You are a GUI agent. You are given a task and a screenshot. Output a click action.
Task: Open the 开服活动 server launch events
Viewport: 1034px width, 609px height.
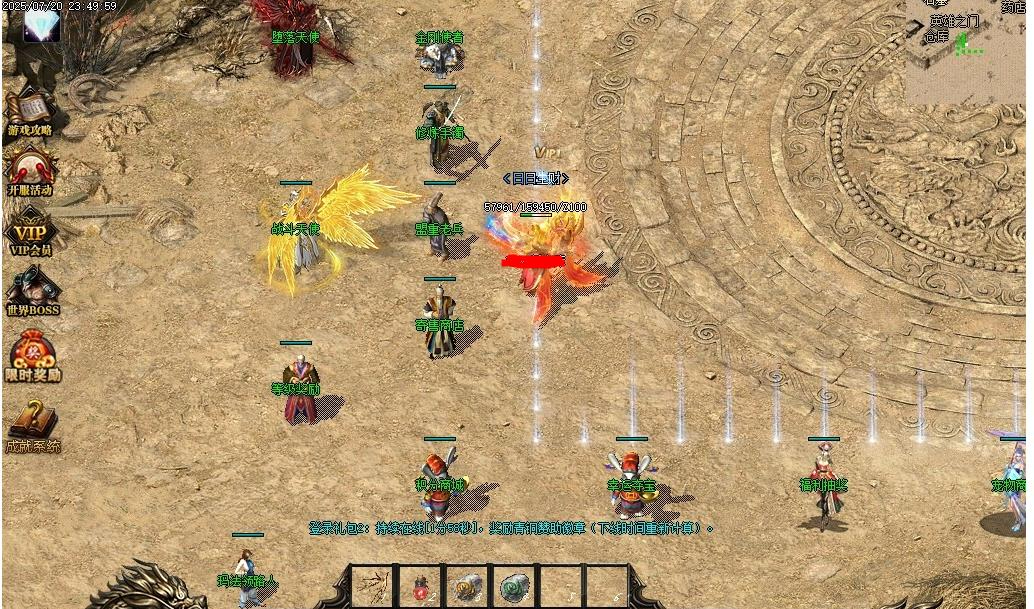click(30, 168)
